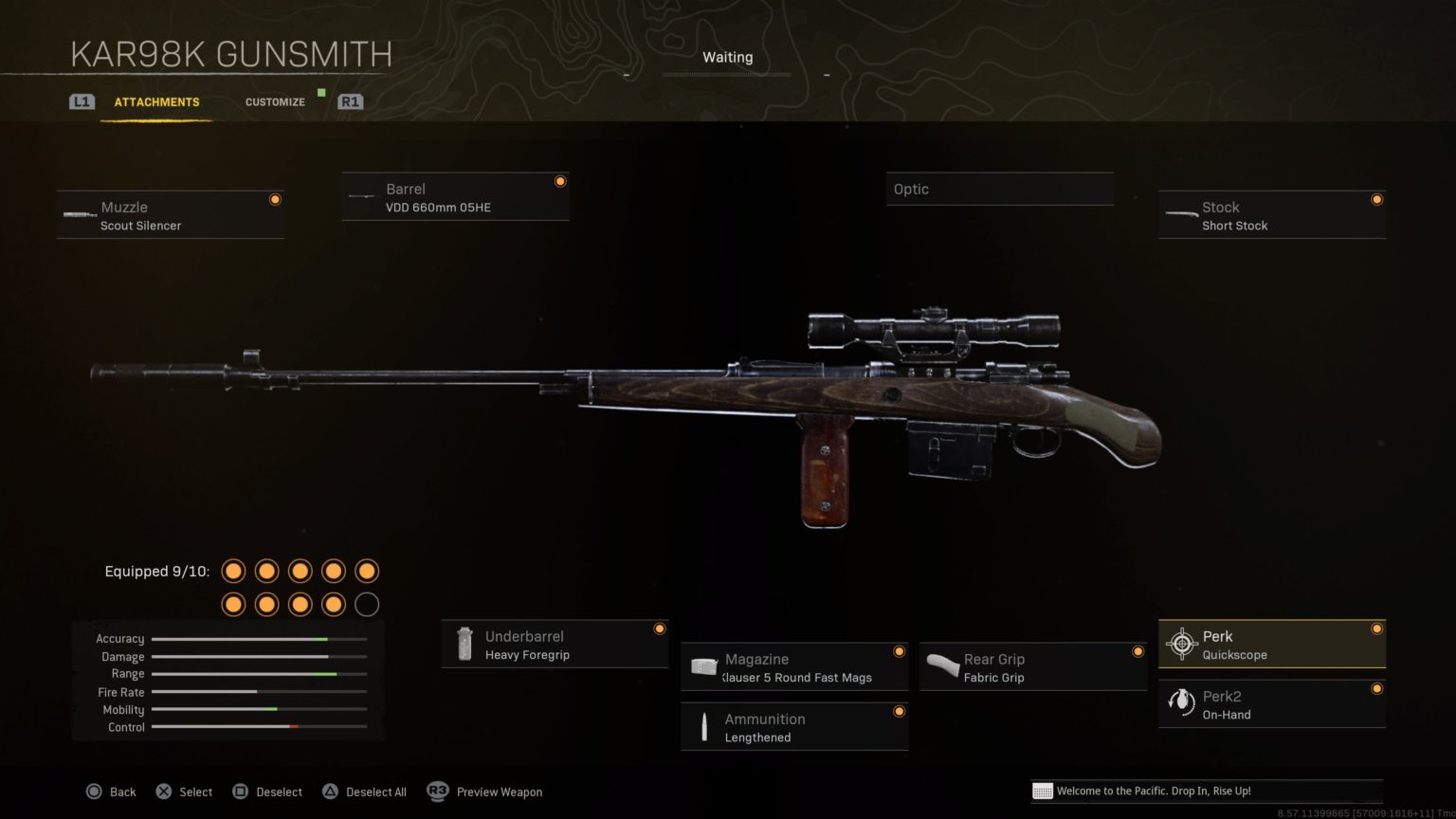This screenshot has height=819, width=1456.
Task: Open the empty Optic attachment slot
Action: 998,188
